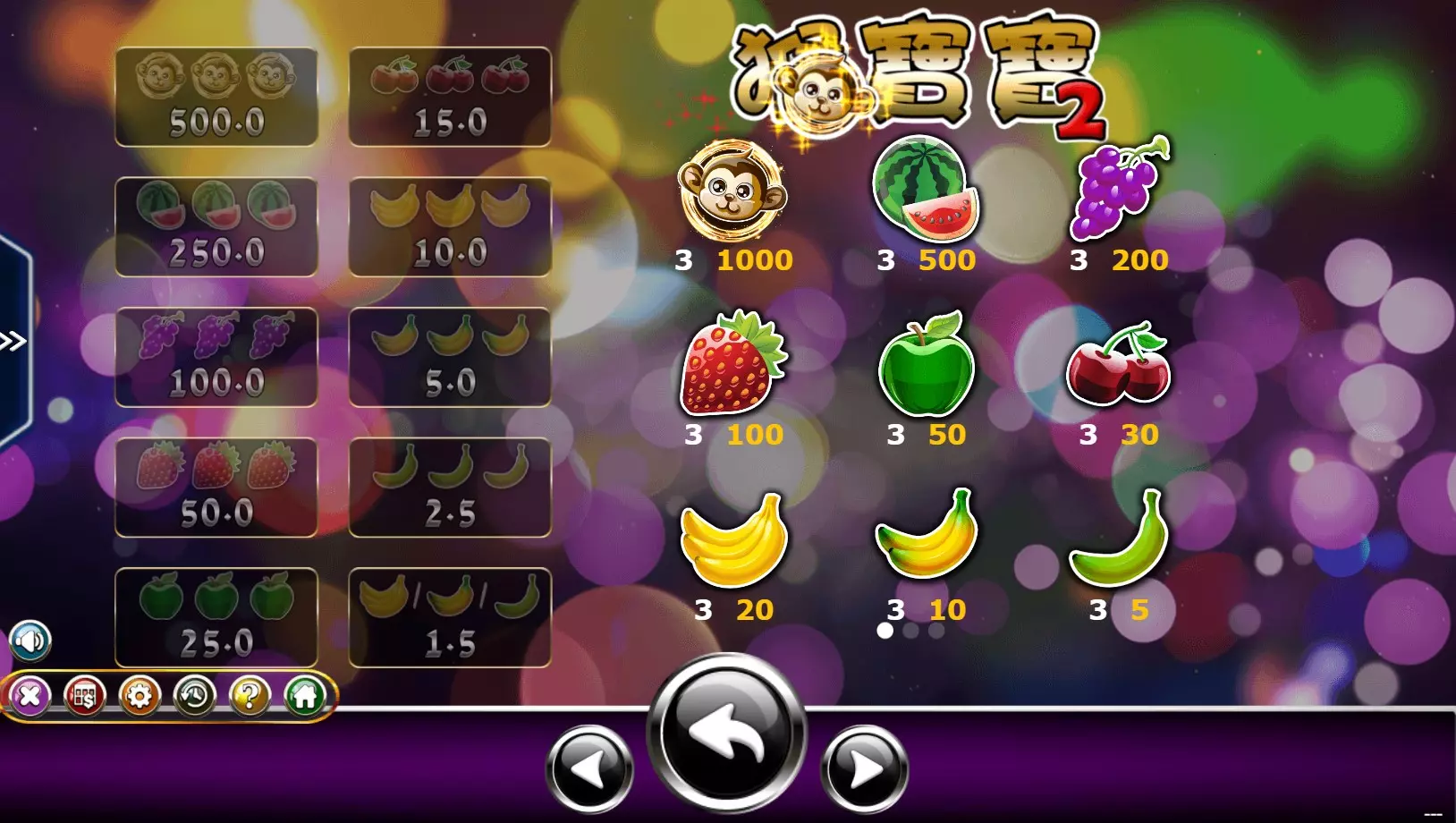The width and height of the screenshot is (1456, 823).
Task: Go to the previous paytable page
Action: click(x=590, y=768)
